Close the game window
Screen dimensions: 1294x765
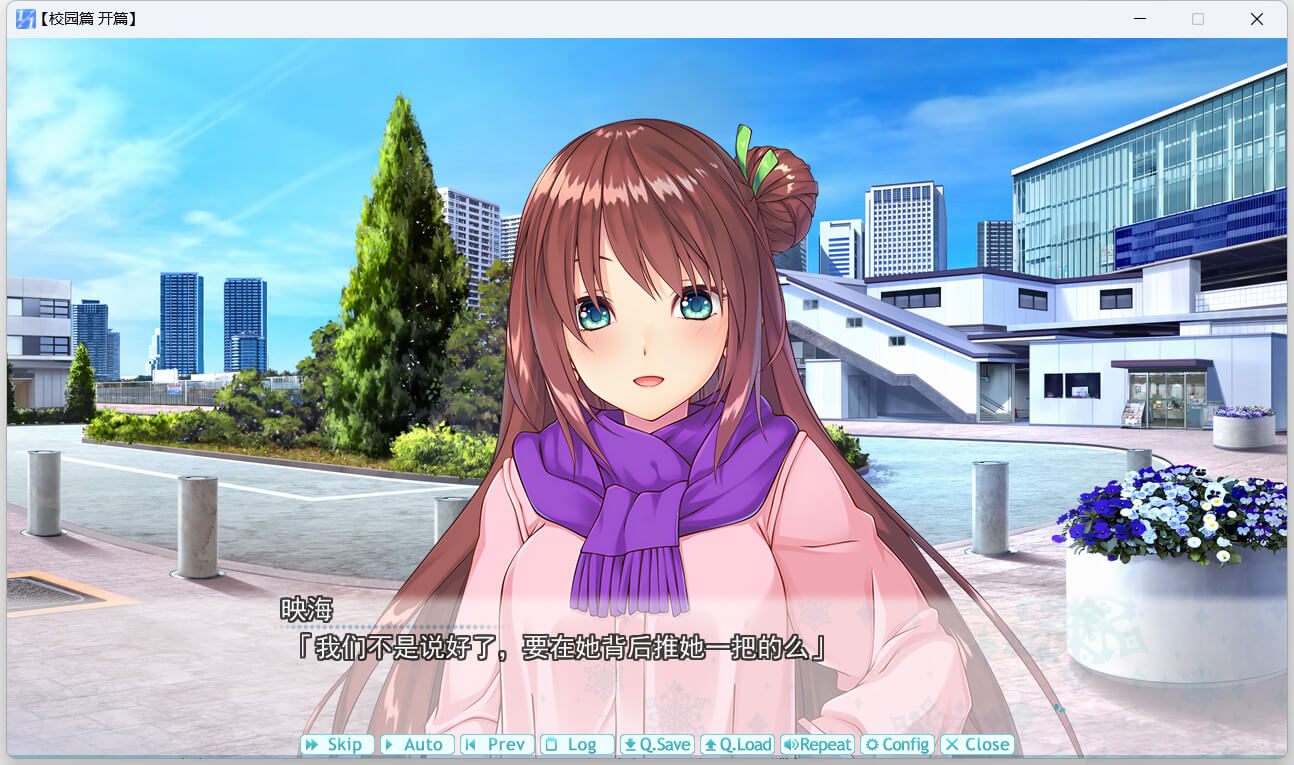1257,19
